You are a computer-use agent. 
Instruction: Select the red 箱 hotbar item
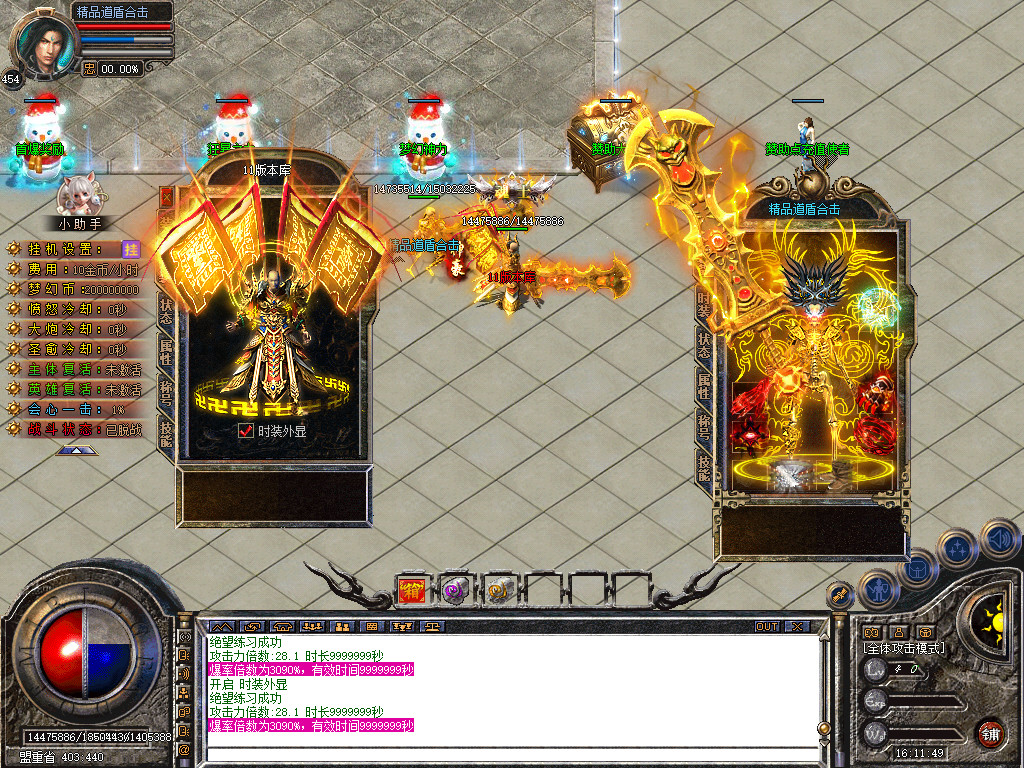coord(412,591)
